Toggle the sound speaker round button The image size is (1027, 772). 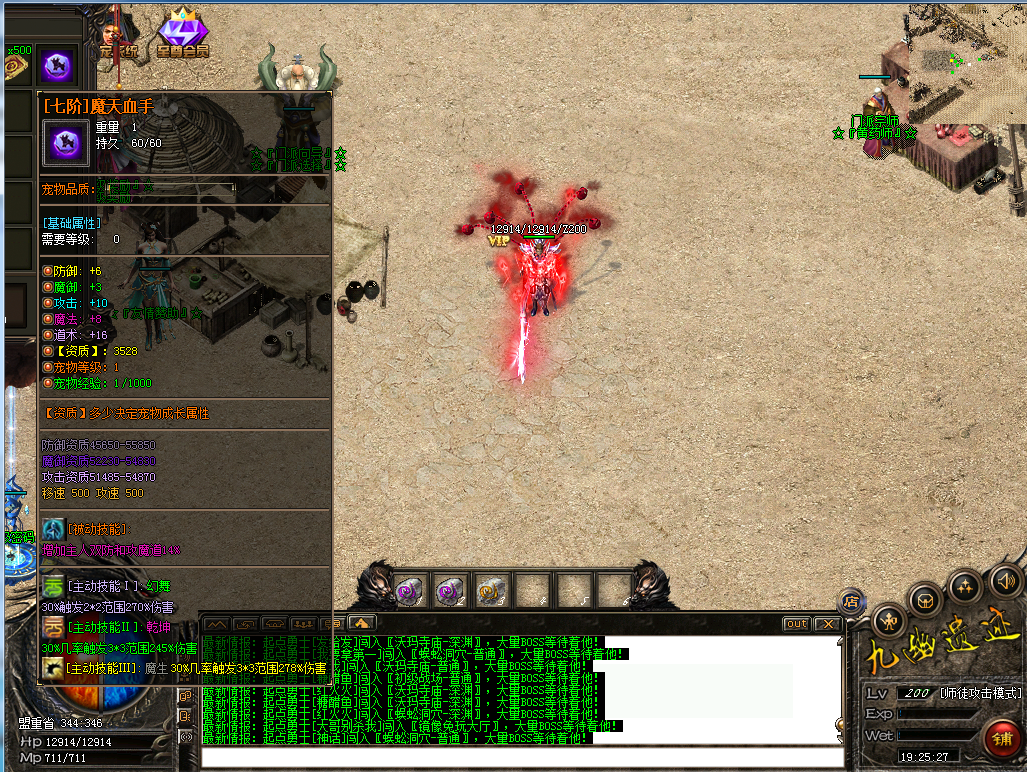(x=1006, y=581)
